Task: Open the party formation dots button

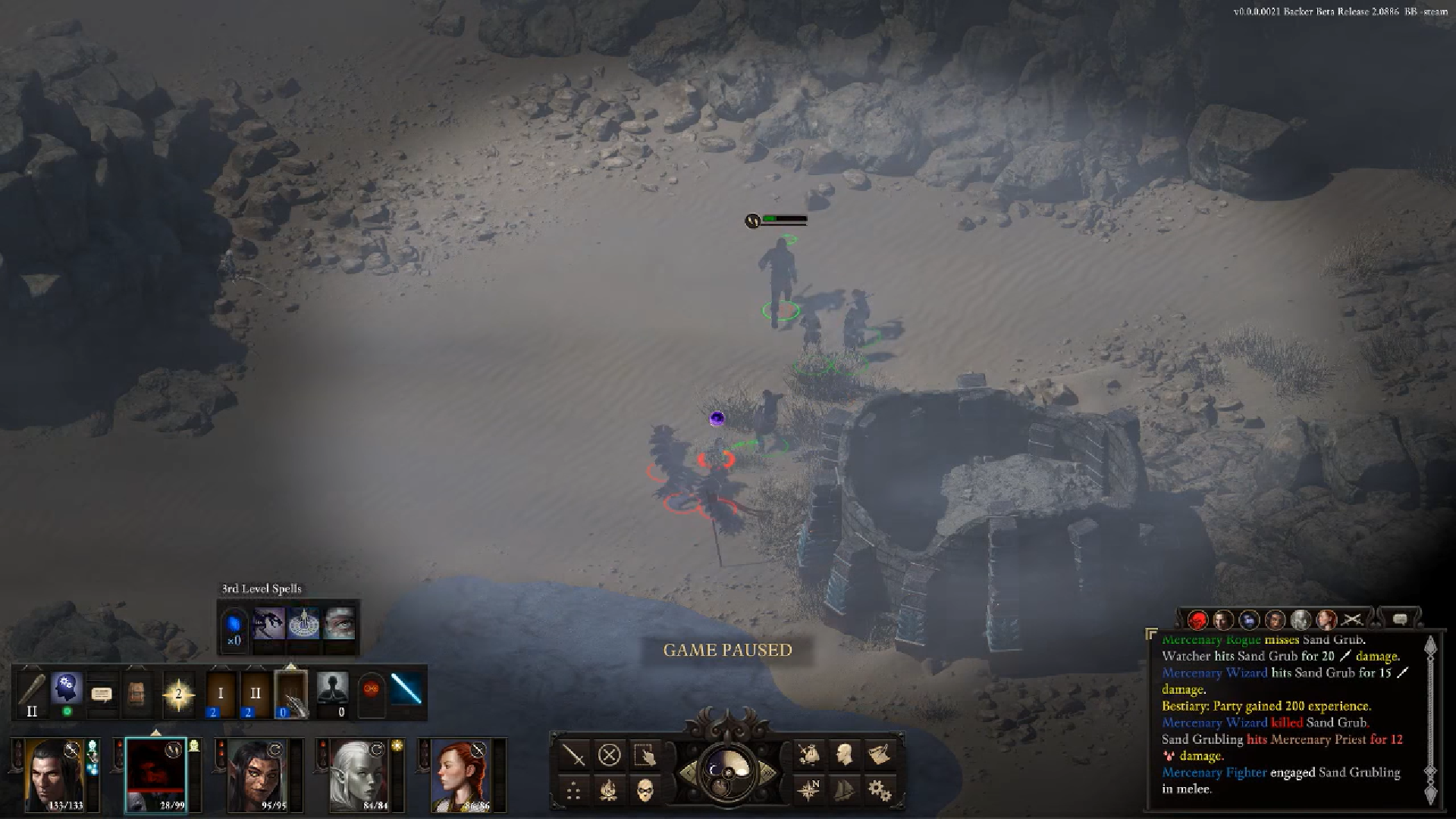Action: pos(574,791)
